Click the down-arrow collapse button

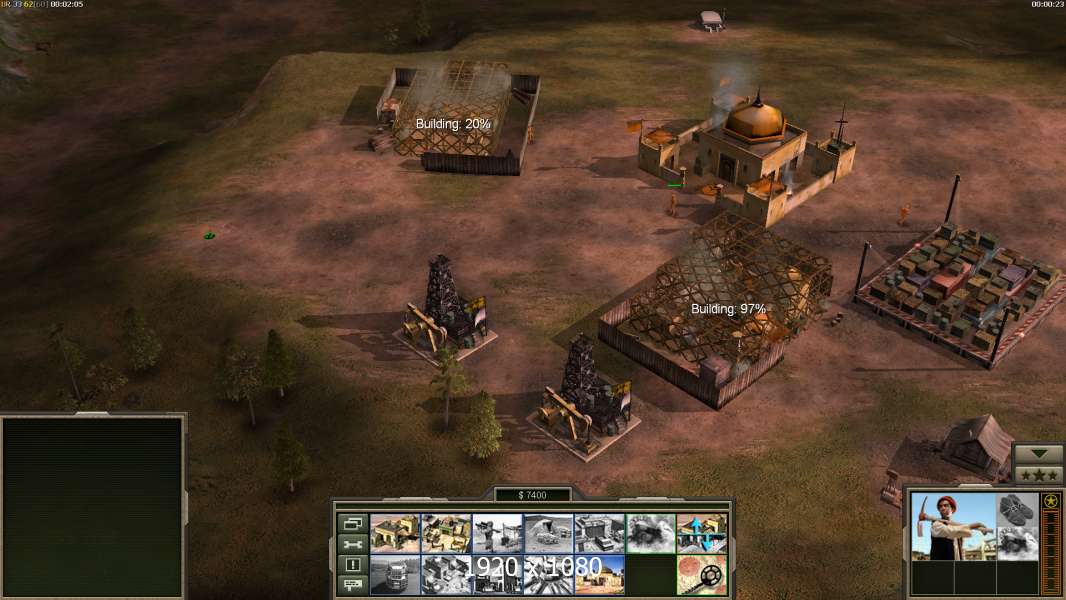[x=1038, y=454]
